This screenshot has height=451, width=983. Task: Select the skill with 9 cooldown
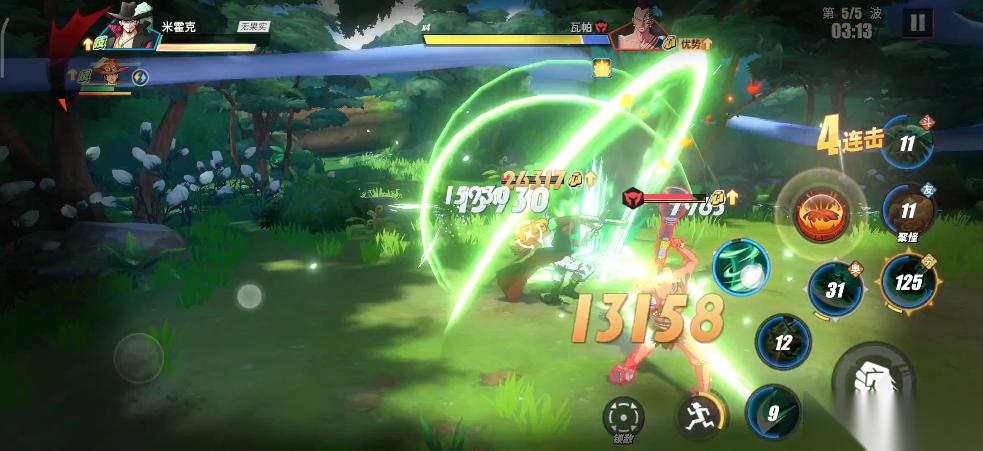773,411
